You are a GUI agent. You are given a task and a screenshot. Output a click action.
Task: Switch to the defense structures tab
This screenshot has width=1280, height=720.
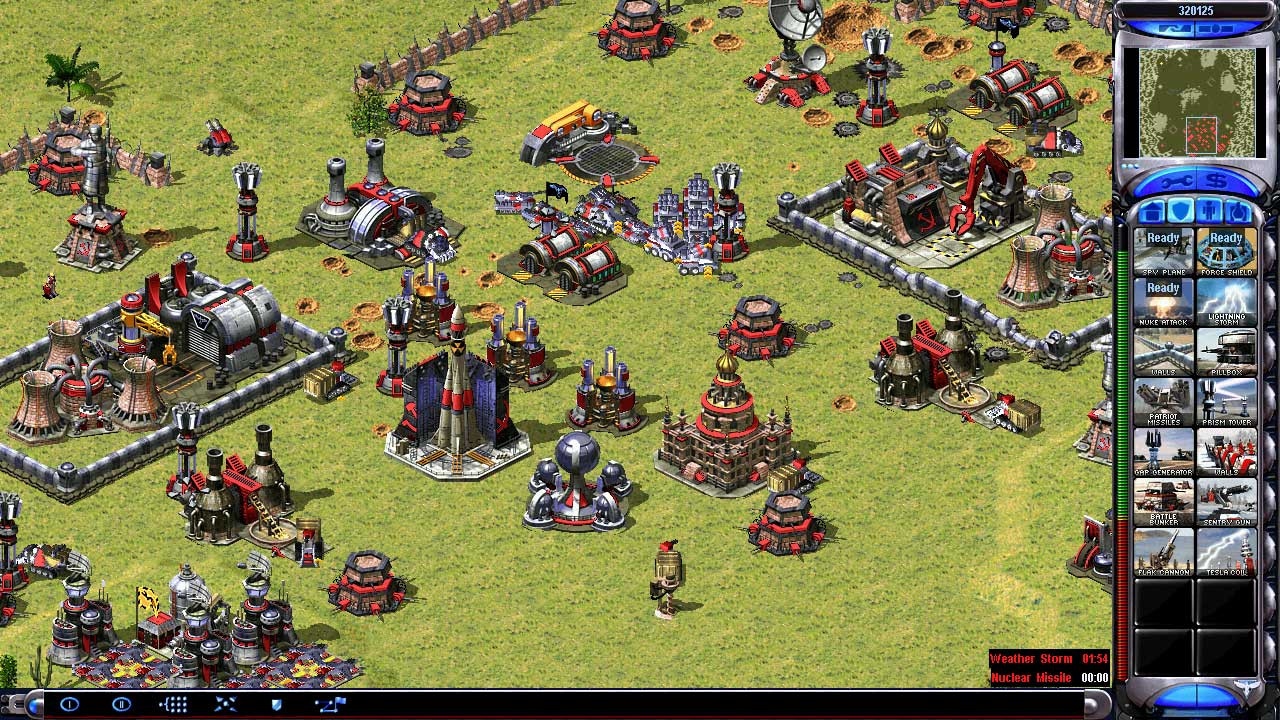1180,211
